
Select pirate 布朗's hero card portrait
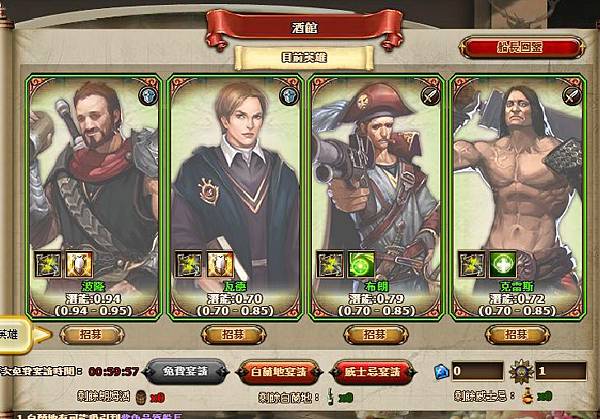[371, 170]
